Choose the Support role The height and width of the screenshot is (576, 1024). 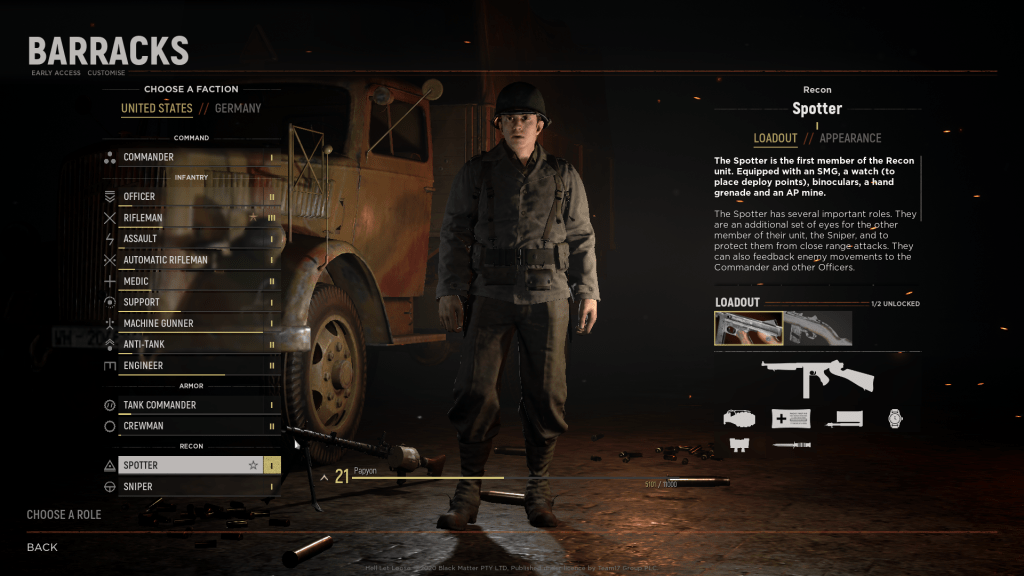point(190,302)
